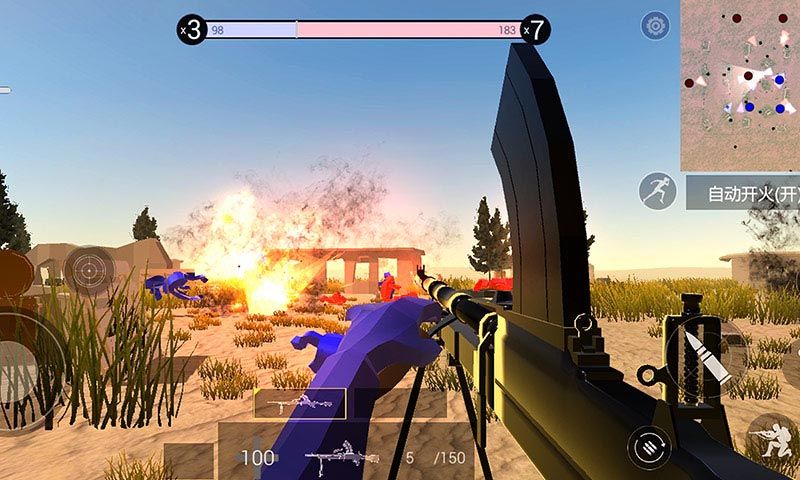
Task: Activate the sprint running-man icon
Action: [x=657, y=191]
